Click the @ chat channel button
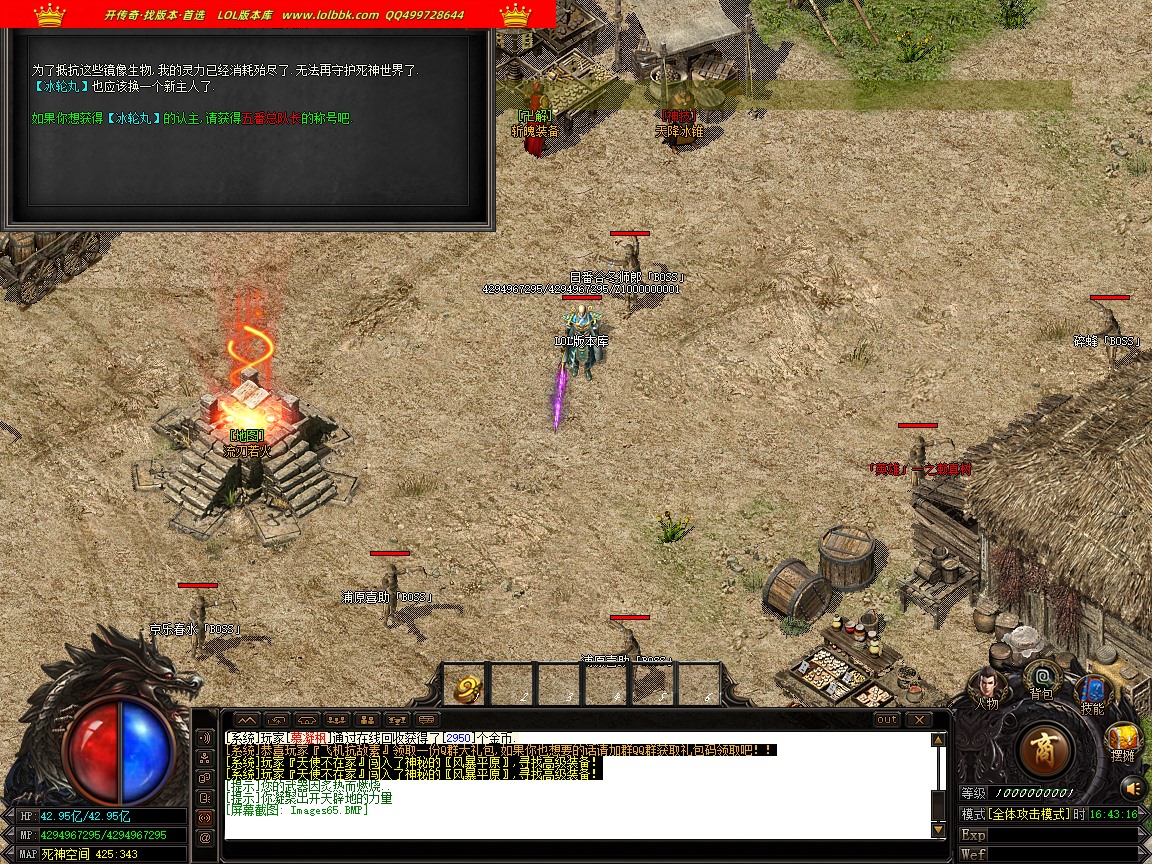This screenshot has height=864, width=1152. pyautogui.click(x=205, y=837)
